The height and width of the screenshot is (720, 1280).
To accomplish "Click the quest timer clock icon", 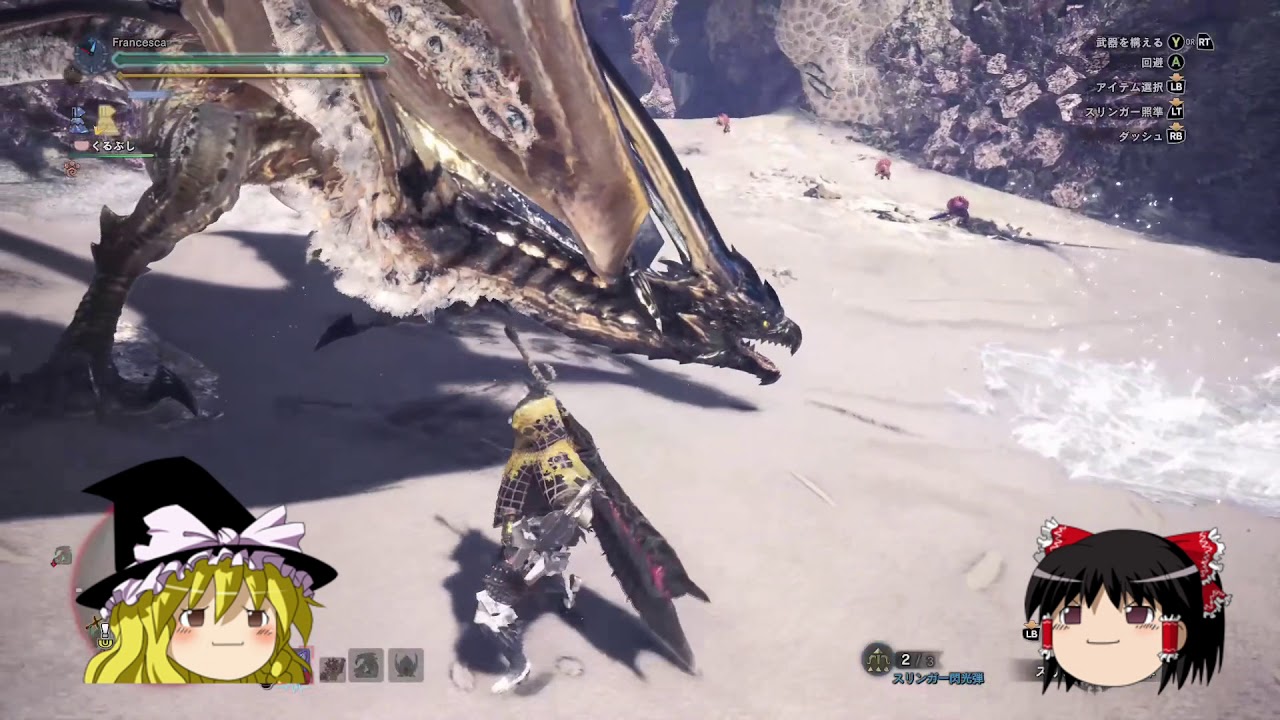I will (92, 55).
